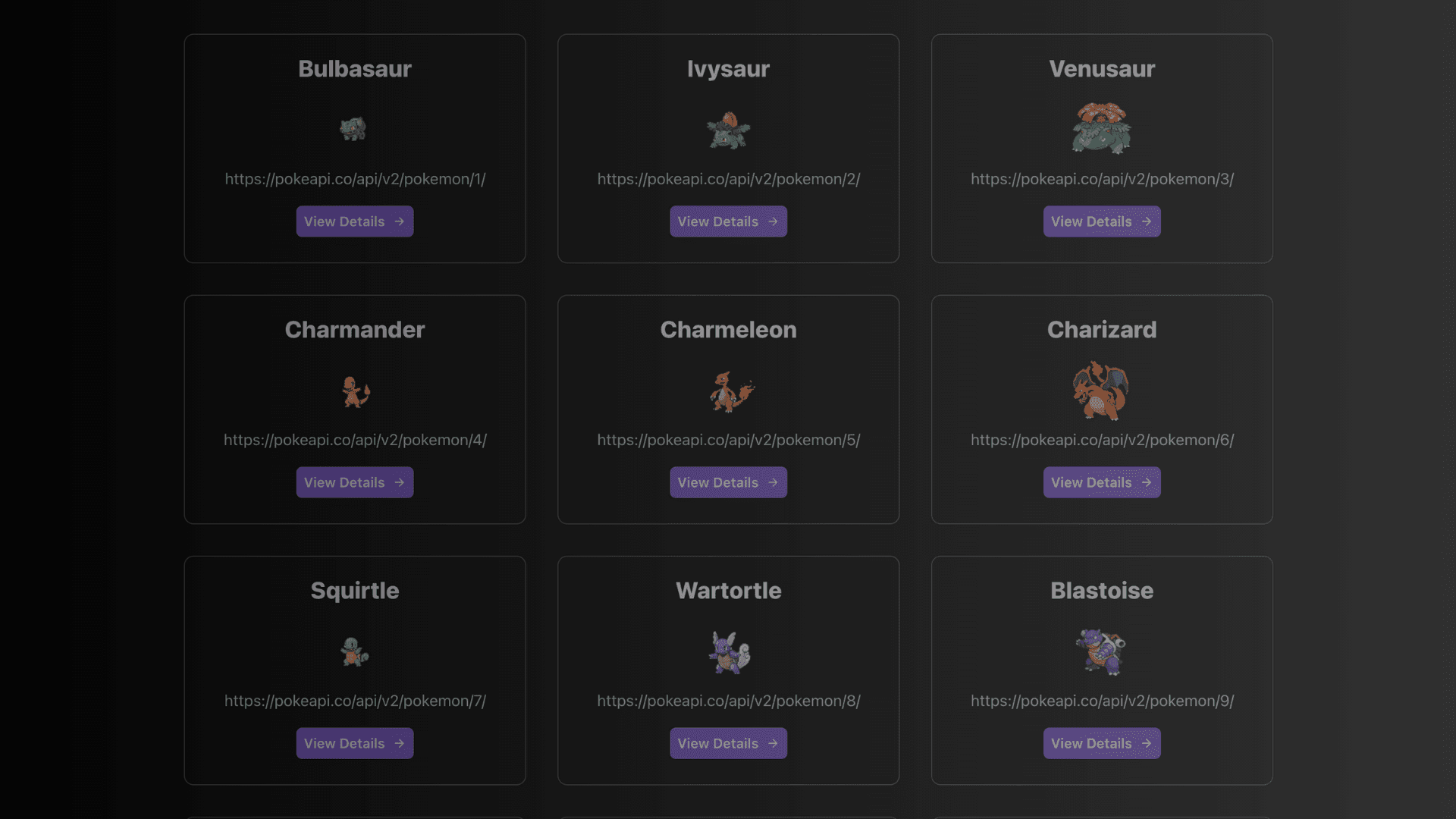Click the Venusaur sprite image
This screenshot has height=819, width=1456.
(x=1101, y=129)
